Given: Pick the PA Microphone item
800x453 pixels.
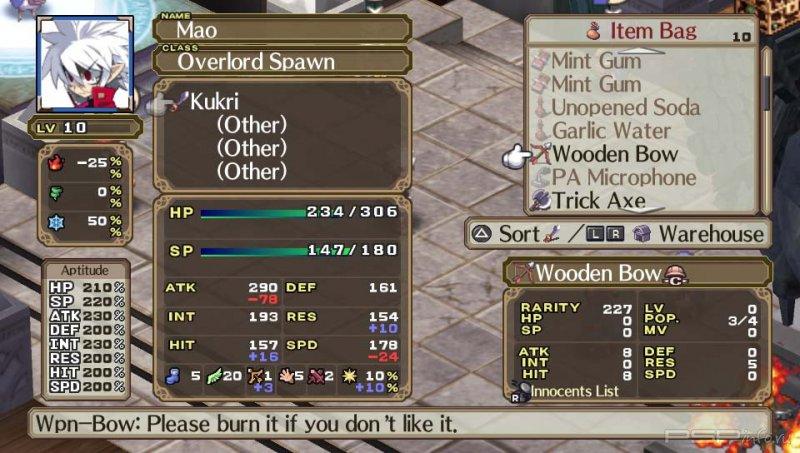Looking at the screenshot, I should [x=624, y=177].
